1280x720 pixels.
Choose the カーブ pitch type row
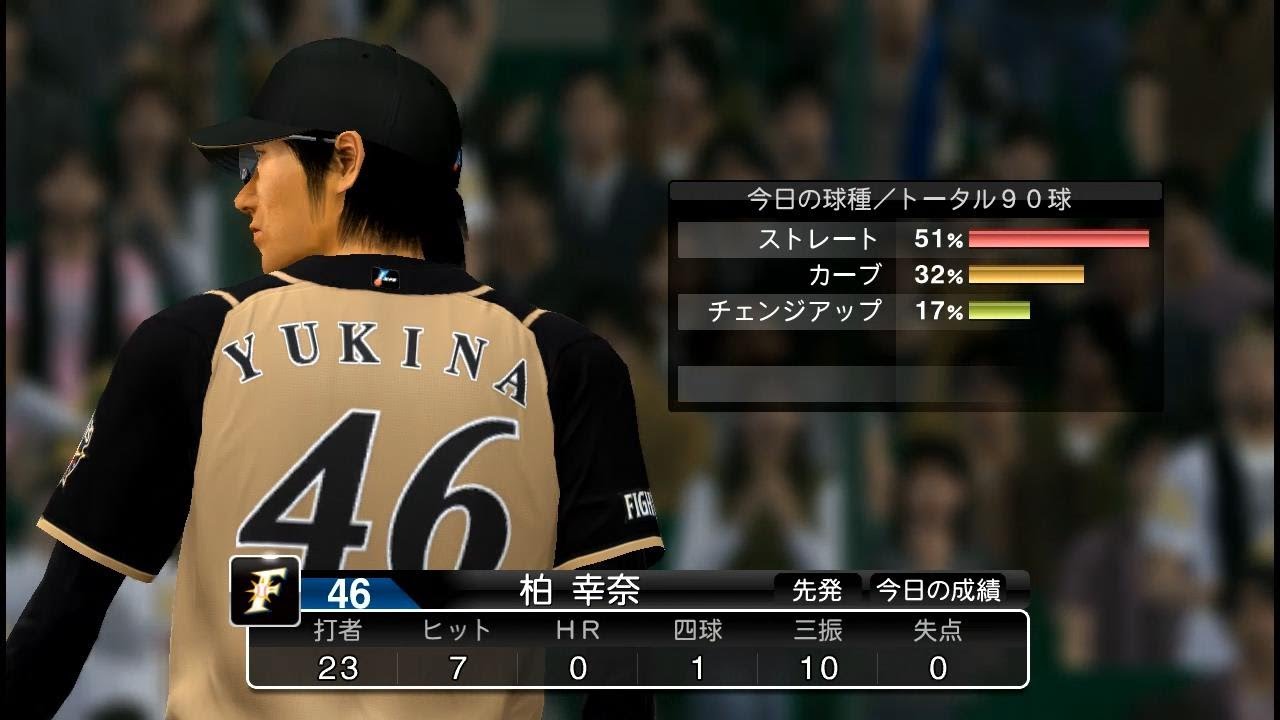click(x=914, y=274)
